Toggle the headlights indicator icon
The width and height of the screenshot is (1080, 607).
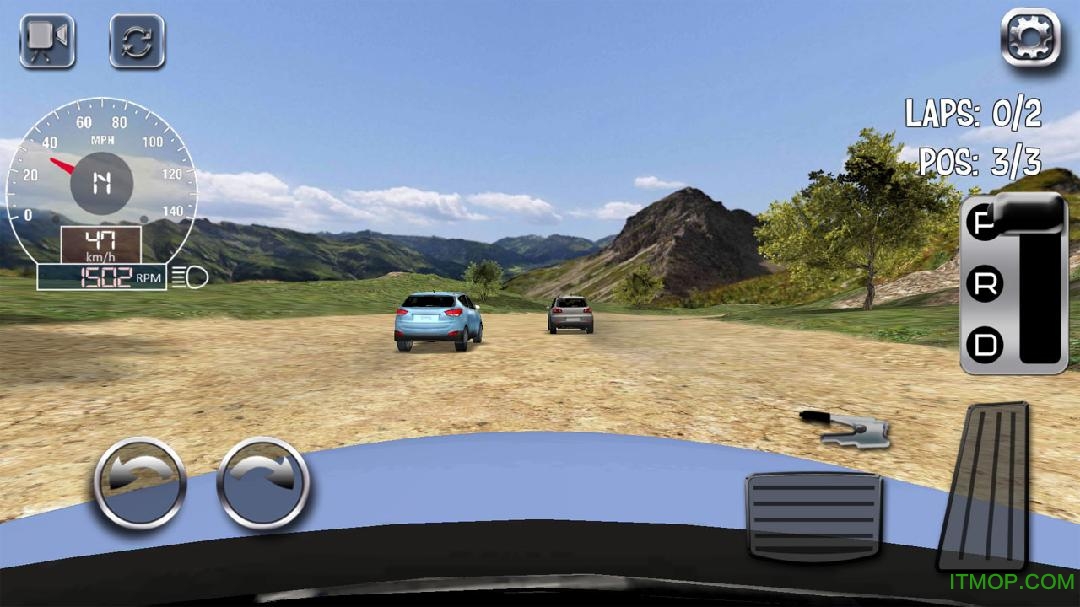(x=189, y=277)
